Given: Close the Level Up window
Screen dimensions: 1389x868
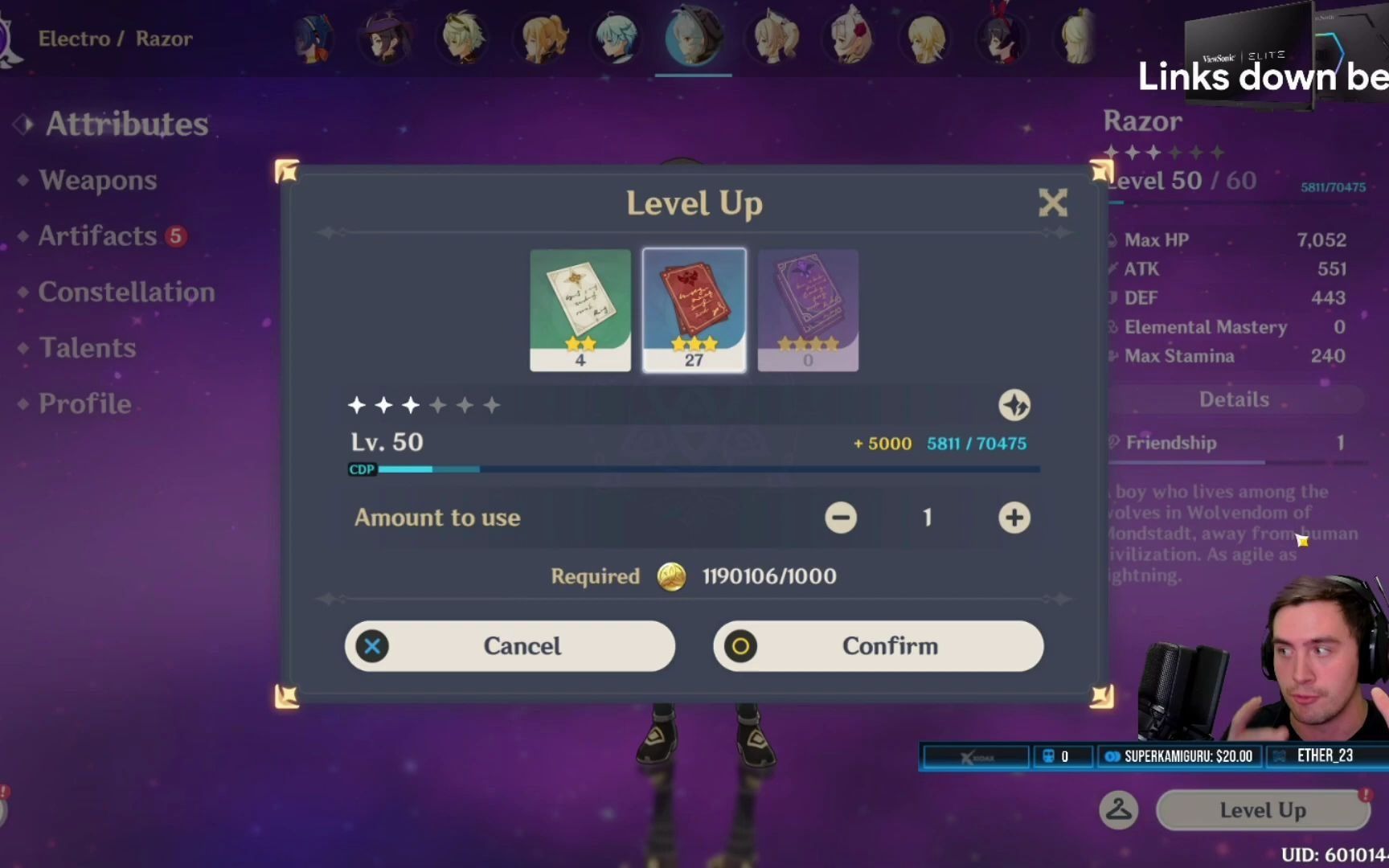Looking at the screenshot, I should click(x=1052, y=203).
